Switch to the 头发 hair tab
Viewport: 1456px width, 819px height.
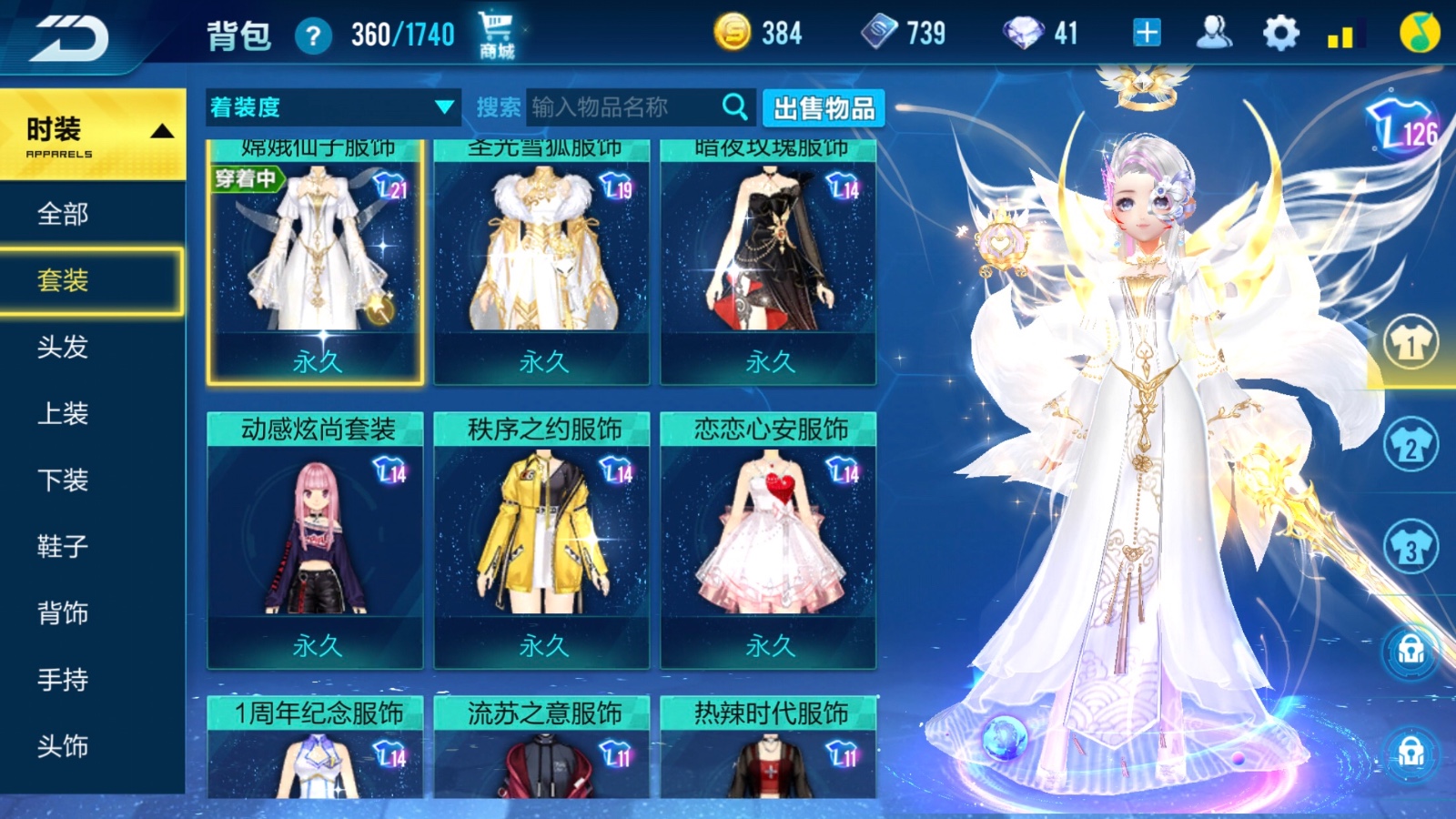[x=64, y=349]
